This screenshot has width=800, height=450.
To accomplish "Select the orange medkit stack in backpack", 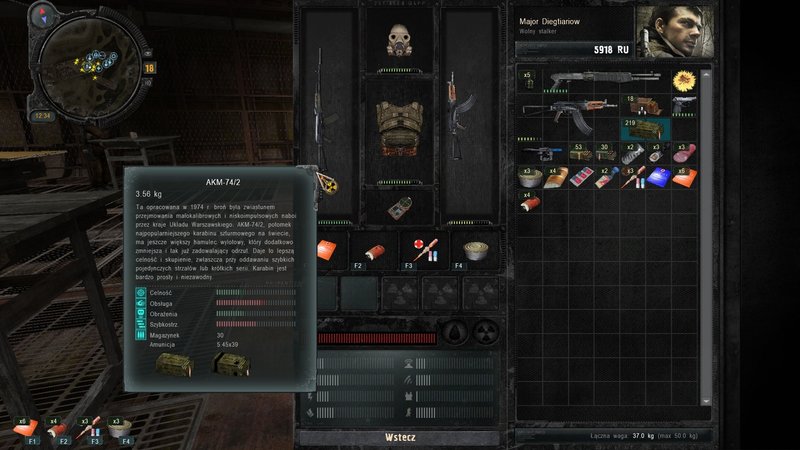I will click(x=686, y=176).
